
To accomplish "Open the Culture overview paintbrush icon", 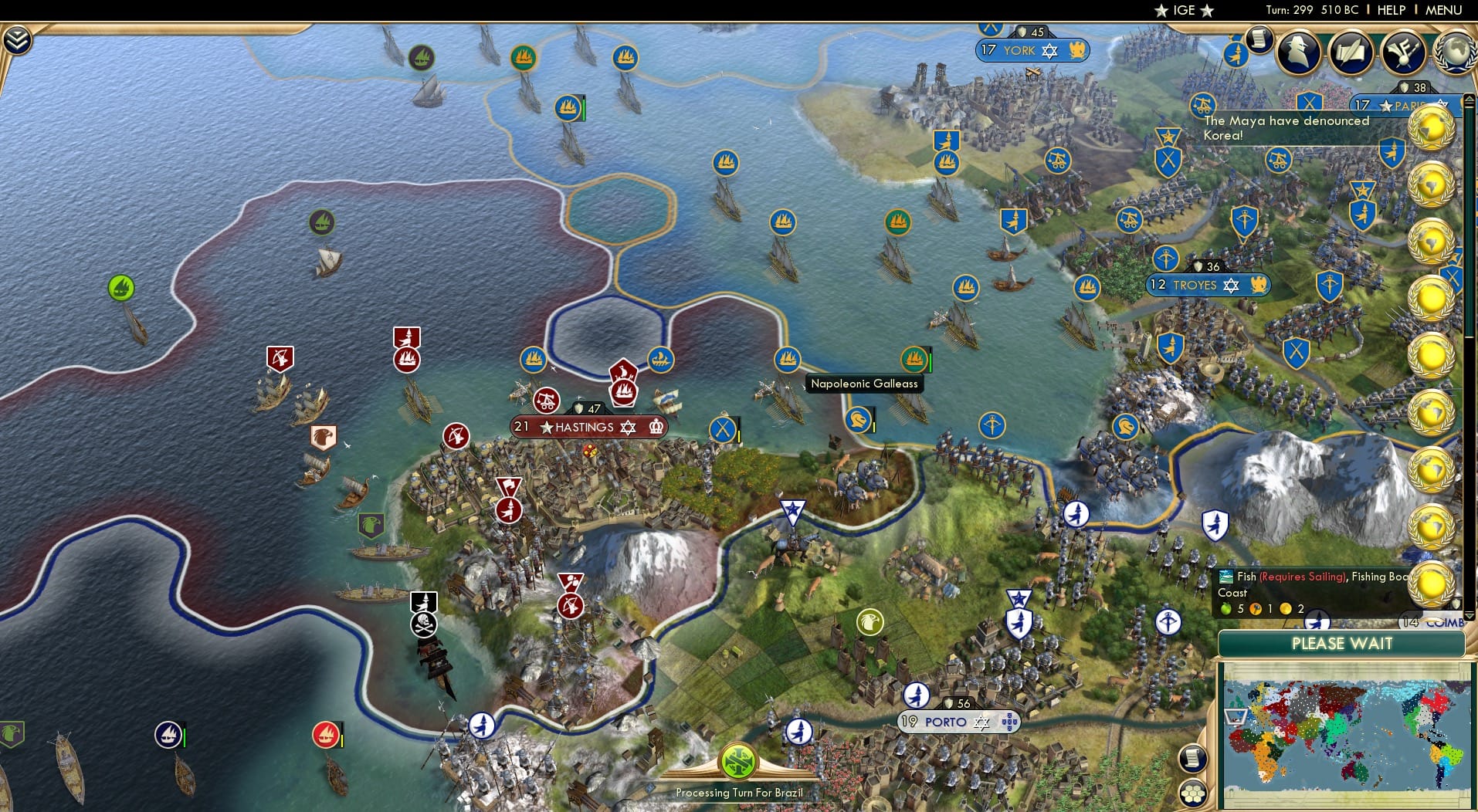I will [1404, 51].
